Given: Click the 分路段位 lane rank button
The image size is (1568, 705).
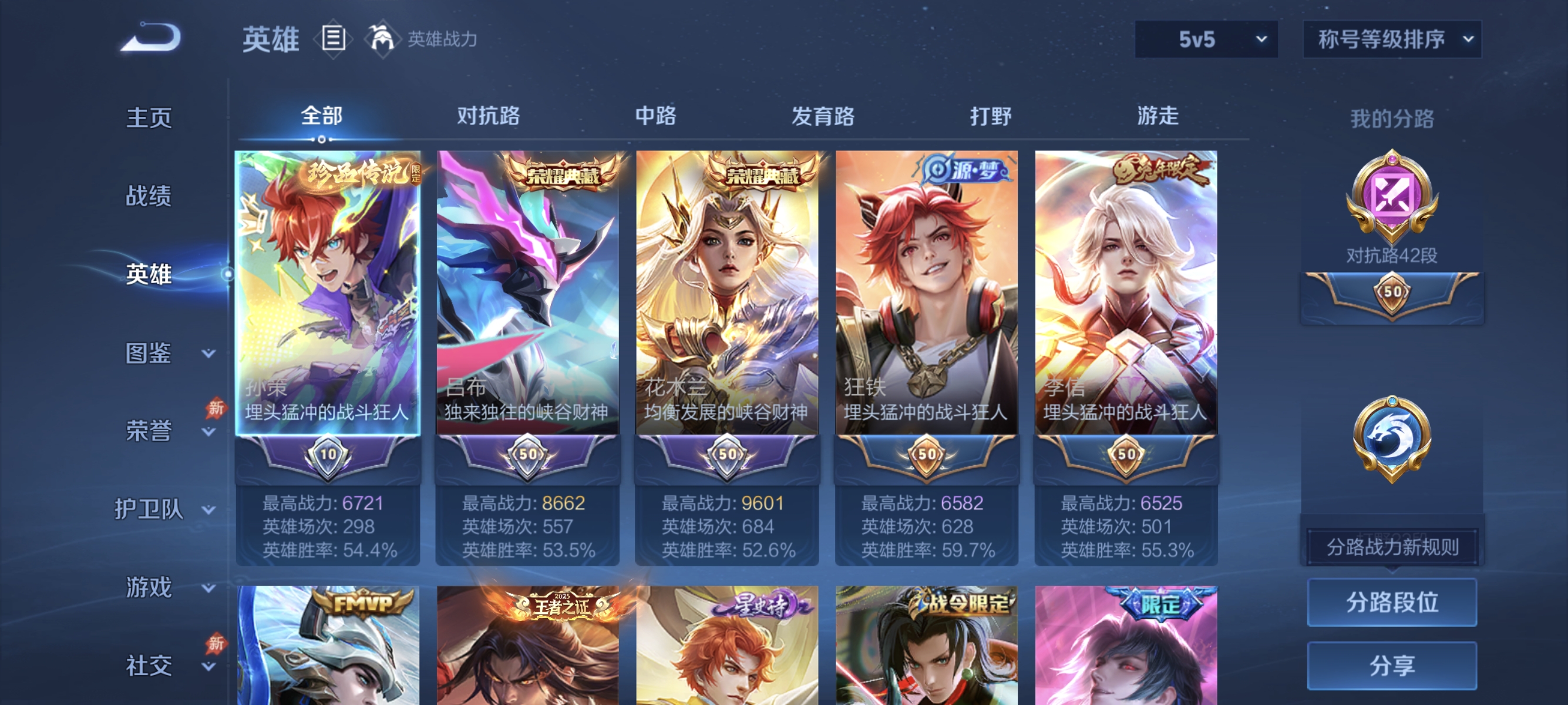Looking at the screenshot, I should pyautogui.click(x=1392, y=604).
